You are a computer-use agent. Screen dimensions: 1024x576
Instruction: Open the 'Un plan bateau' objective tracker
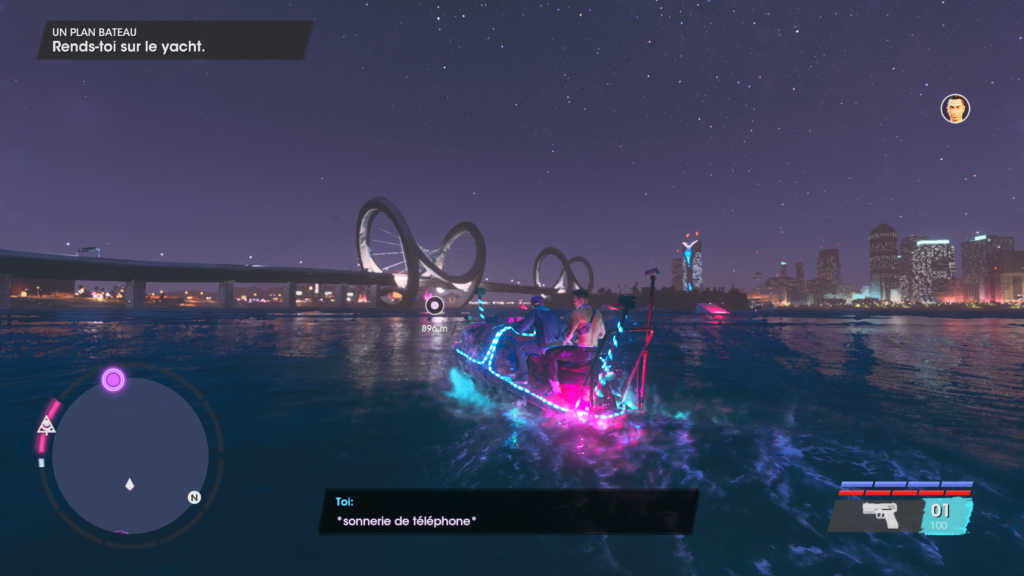pos(175,40)
